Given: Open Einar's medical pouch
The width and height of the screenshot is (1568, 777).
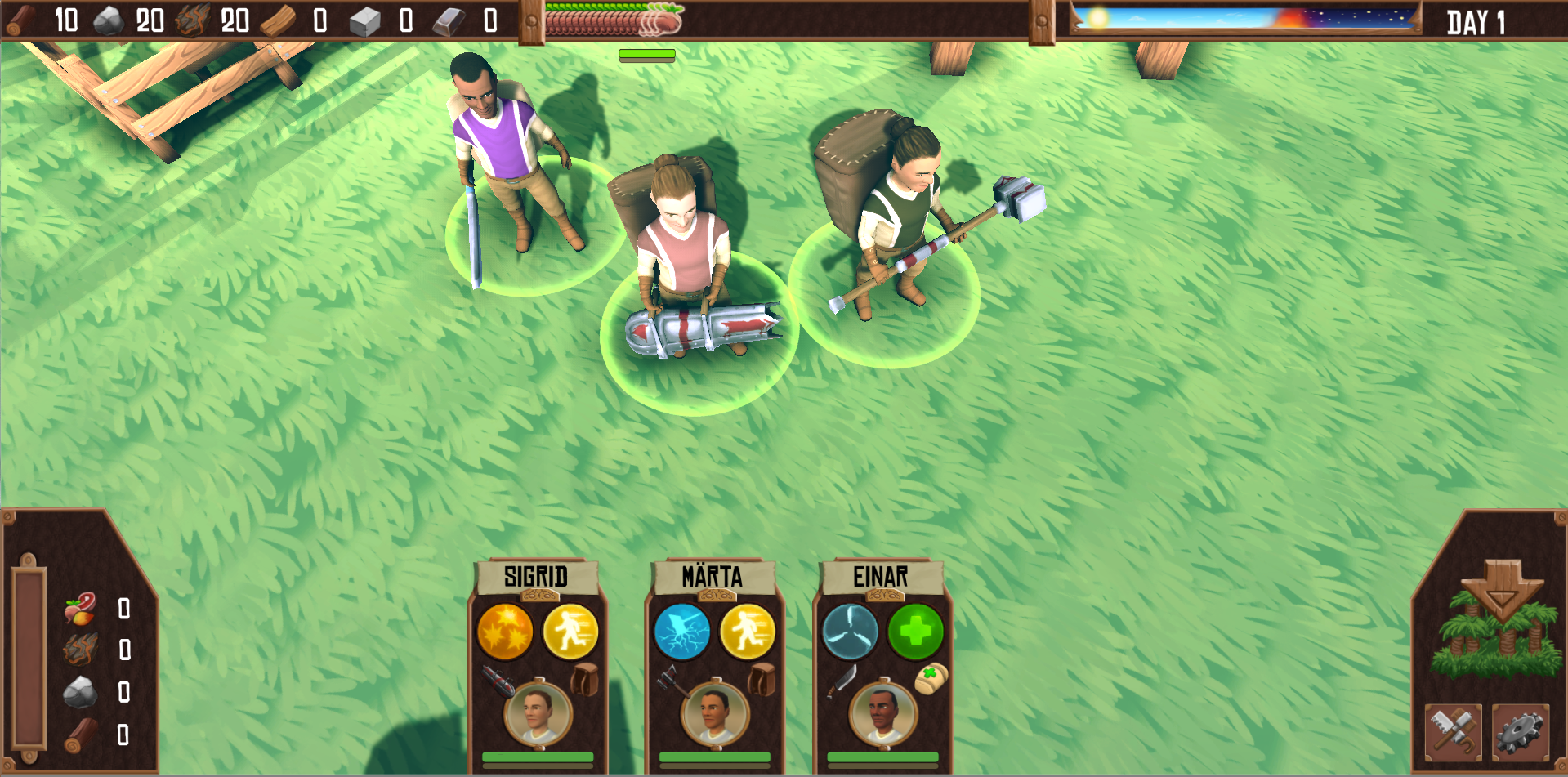Looking at the screenshot, I should [931, 678].
